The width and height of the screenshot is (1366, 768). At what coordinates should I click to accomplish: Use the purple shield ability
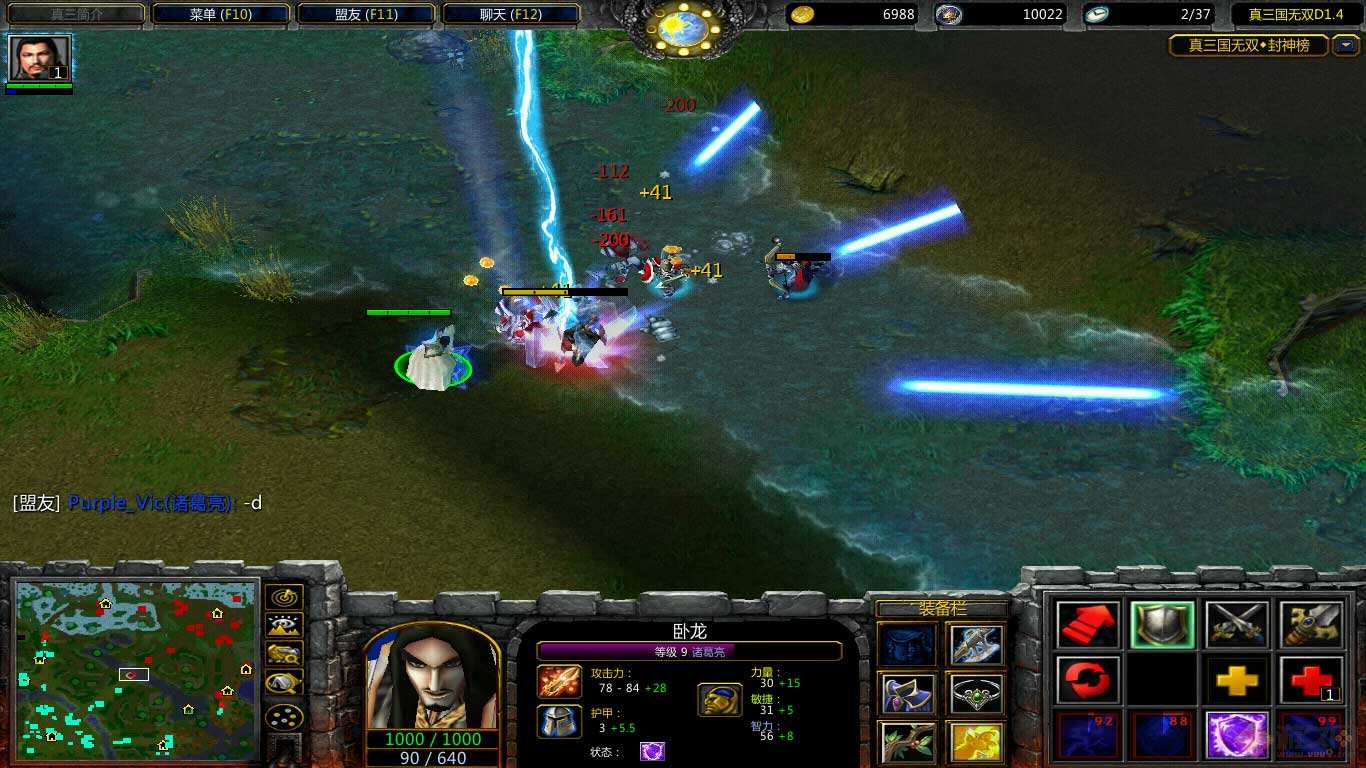coord(1237,735)
